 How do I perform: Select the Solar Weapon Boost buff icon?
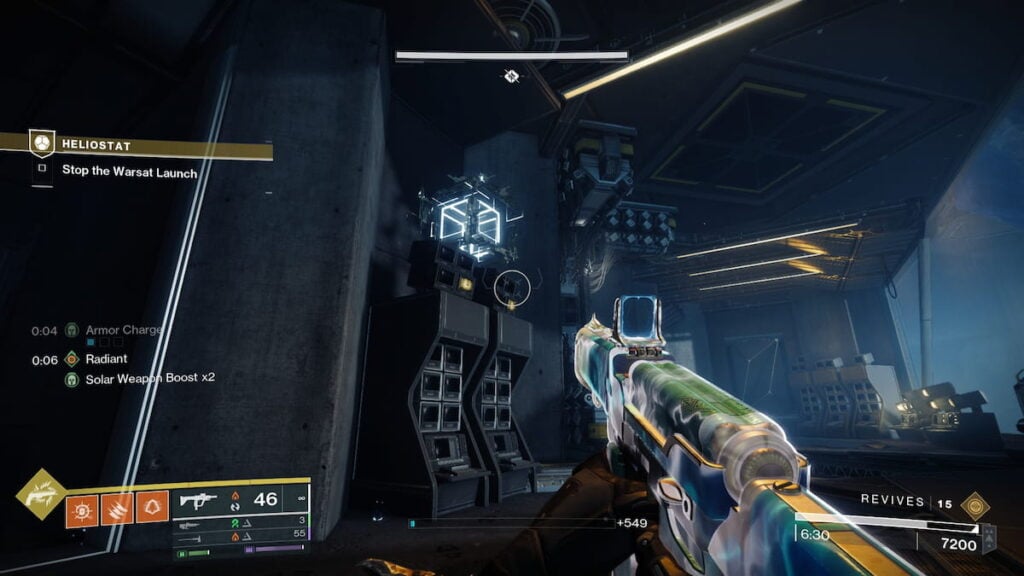point(71,378)
